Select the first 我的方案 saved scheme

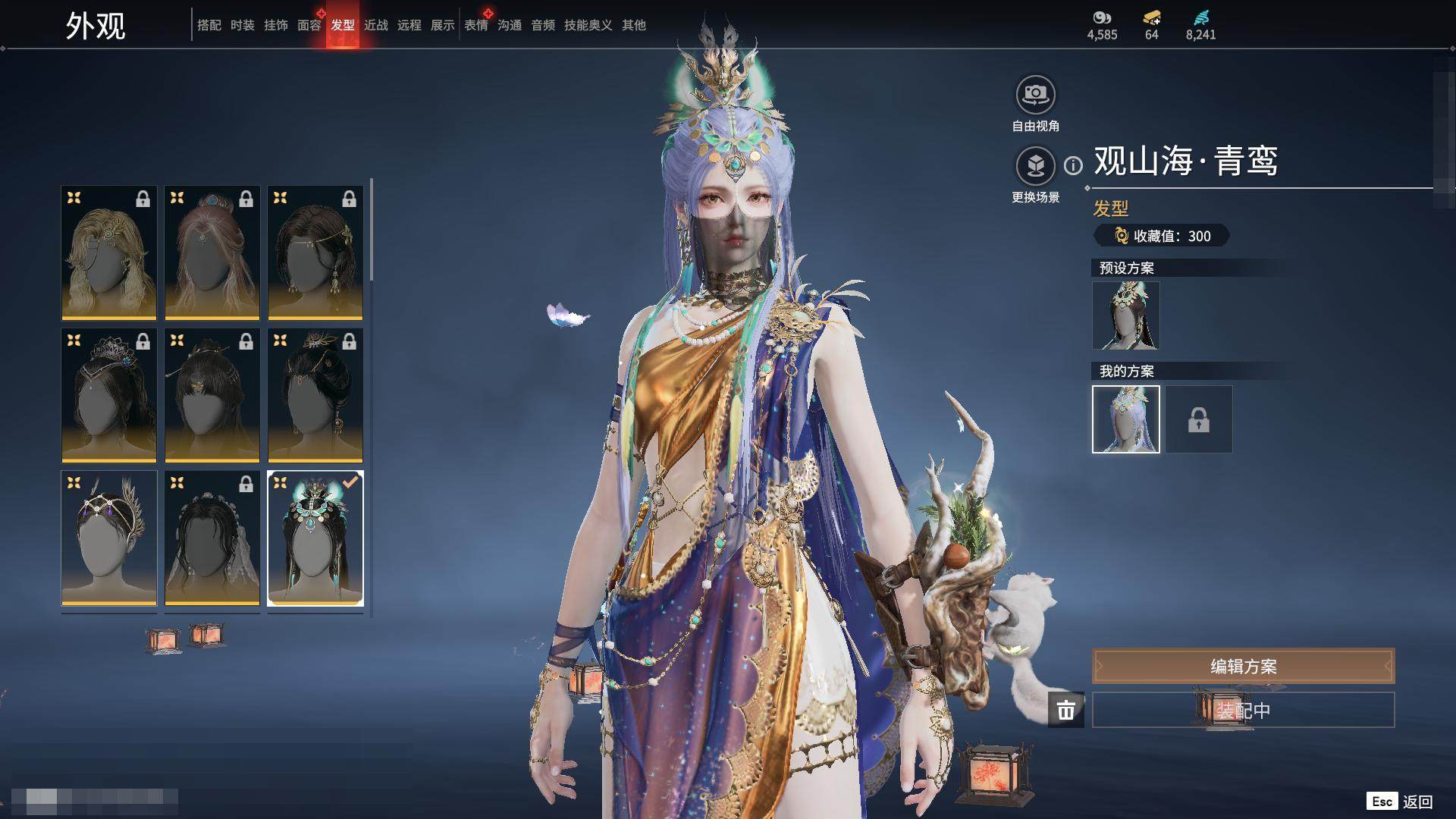pos(1125,419)
